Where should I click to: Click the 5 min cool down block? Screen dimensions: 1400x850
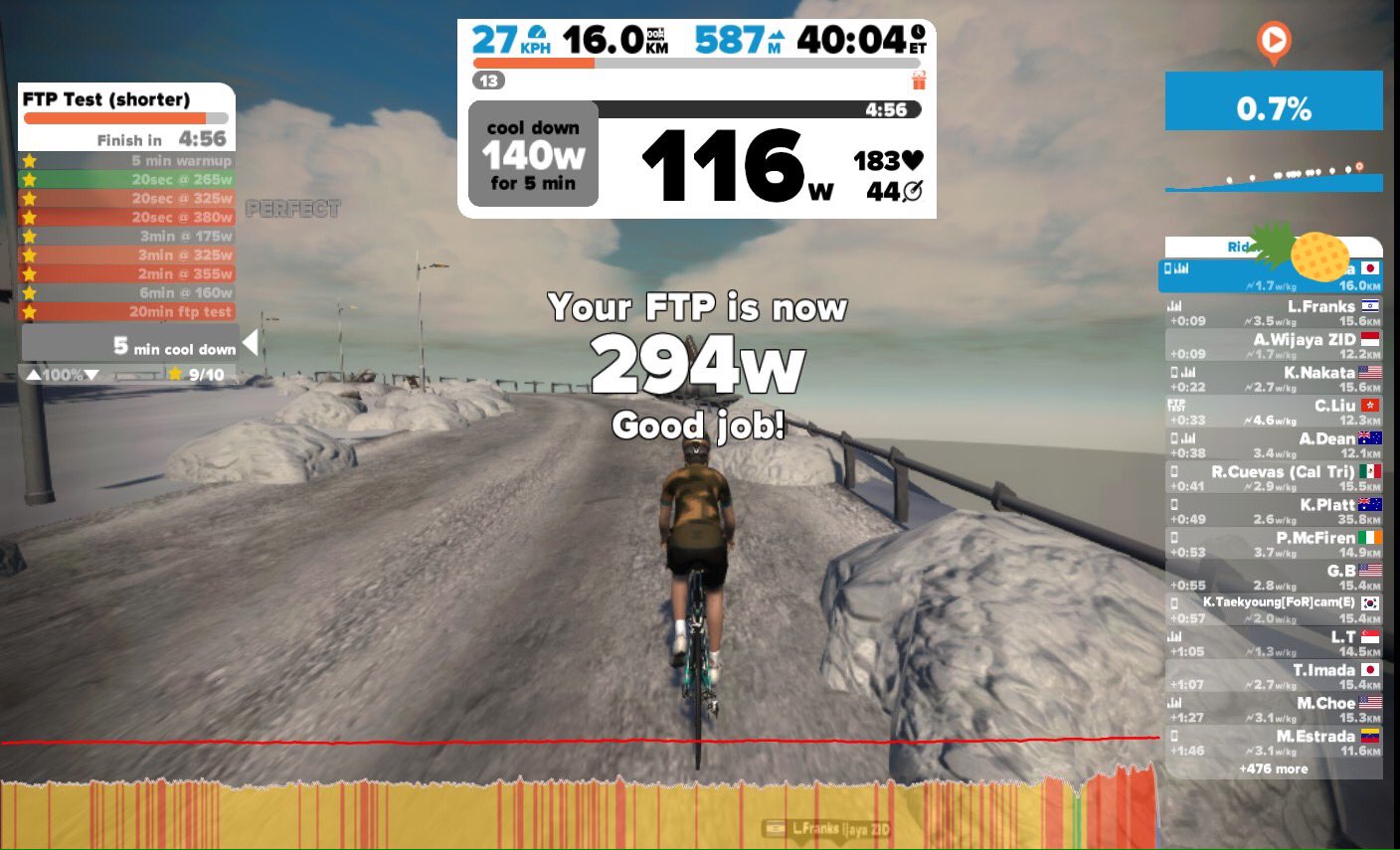point(129,345)
